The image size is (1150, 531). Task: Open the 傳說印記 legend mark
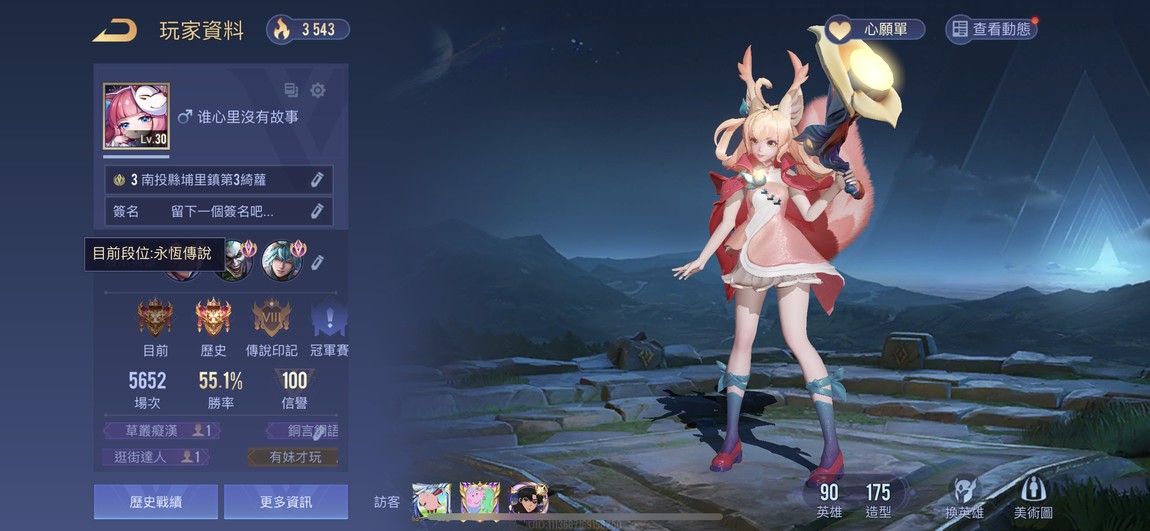tap(271, 319)
